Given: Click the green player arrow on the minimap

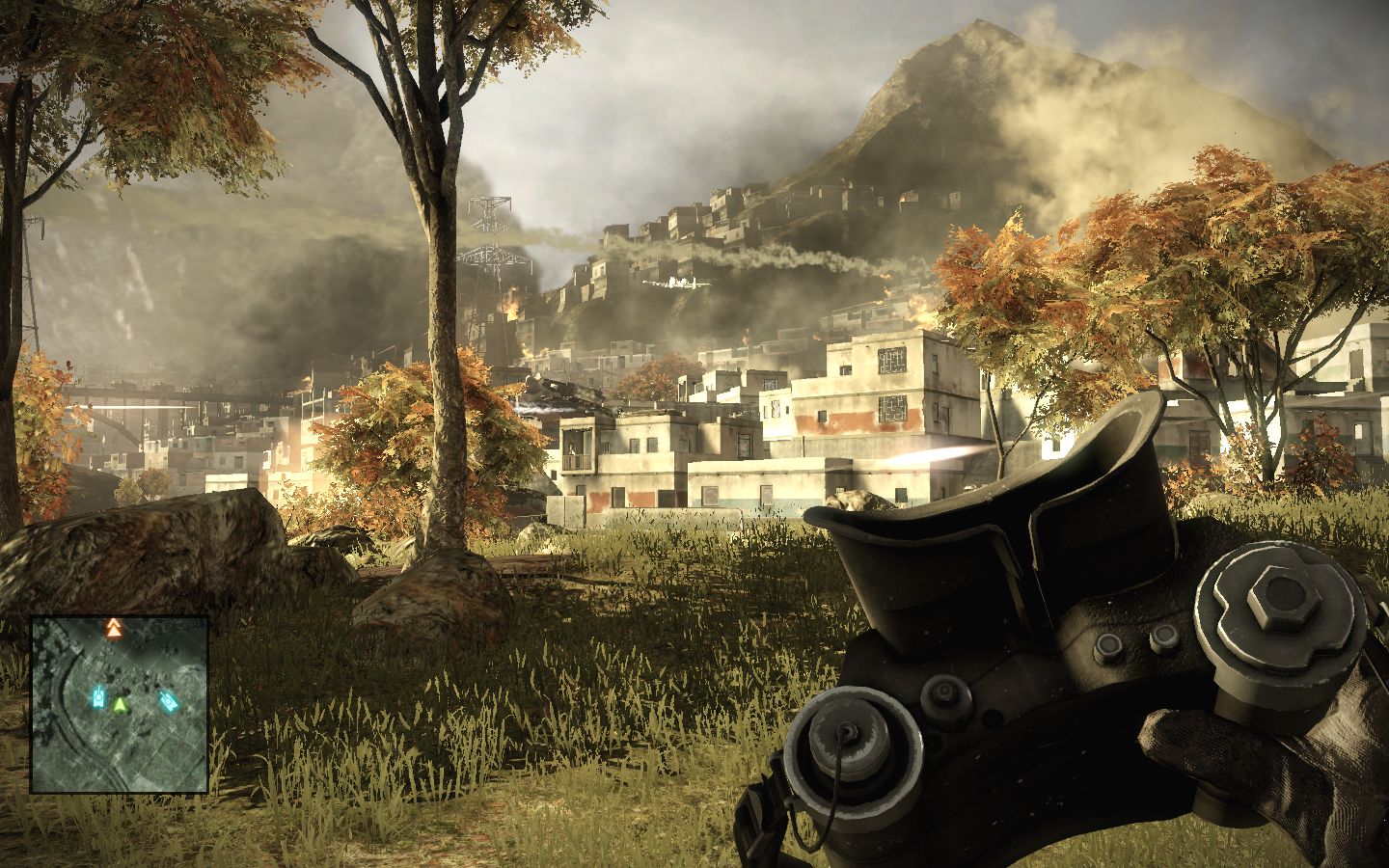Looking at the screenshot, I should point(119,706).
